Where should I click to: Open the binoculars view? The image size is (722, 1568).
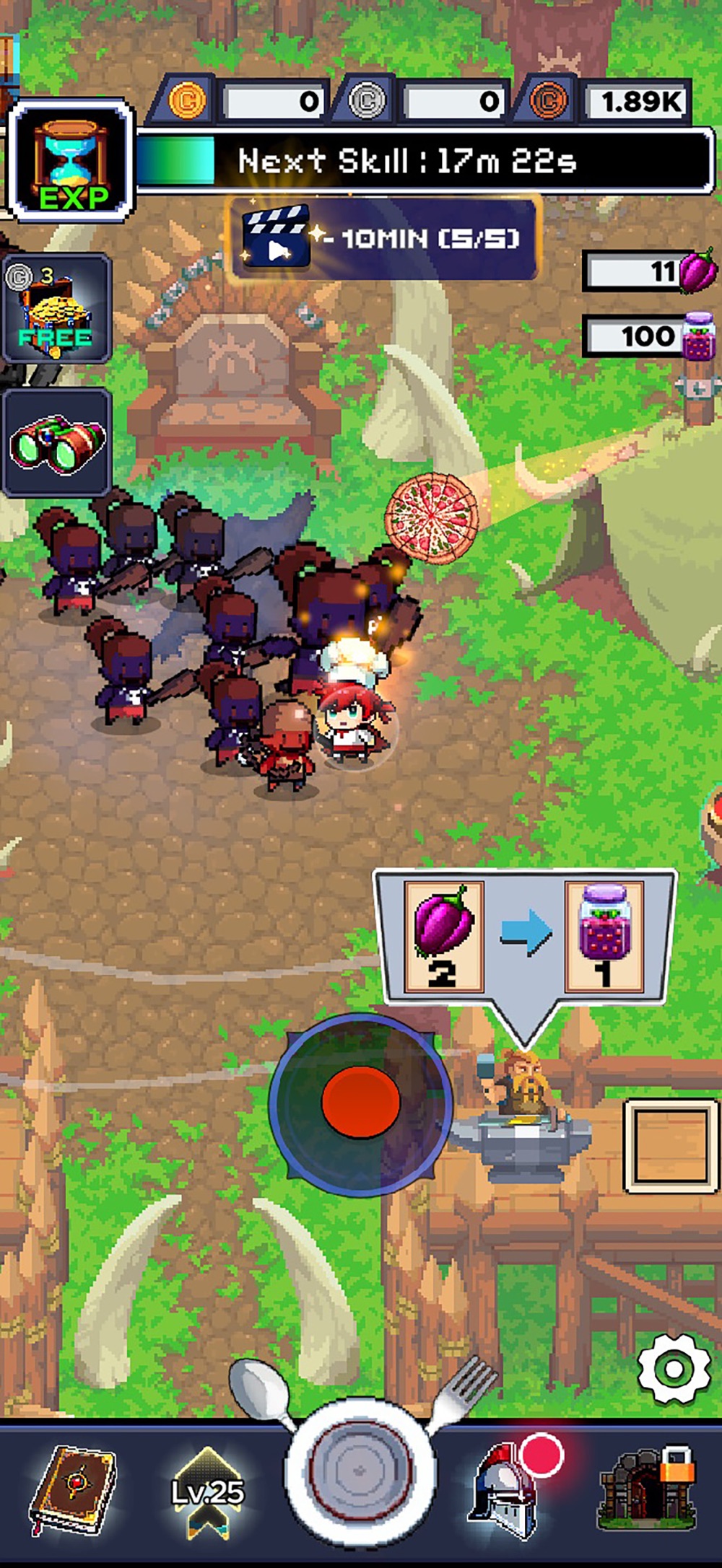point(57,442)
